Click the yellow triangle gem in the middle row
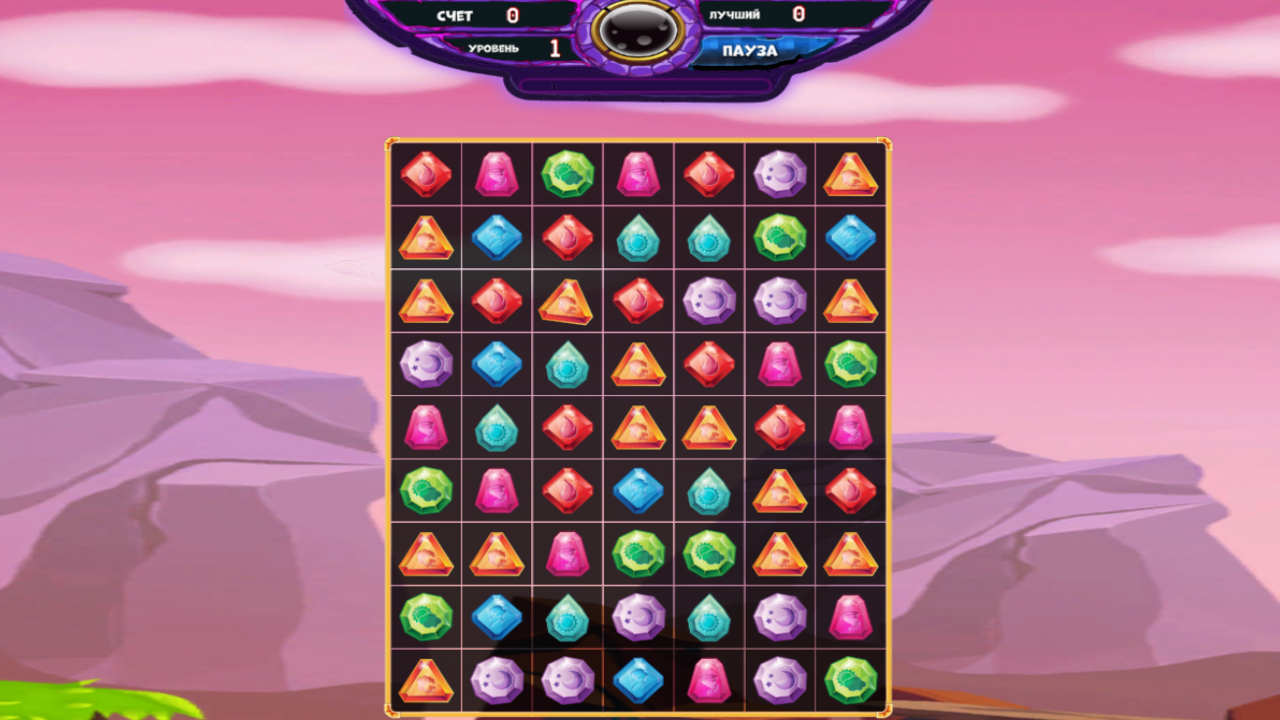 tap(638, 427)
